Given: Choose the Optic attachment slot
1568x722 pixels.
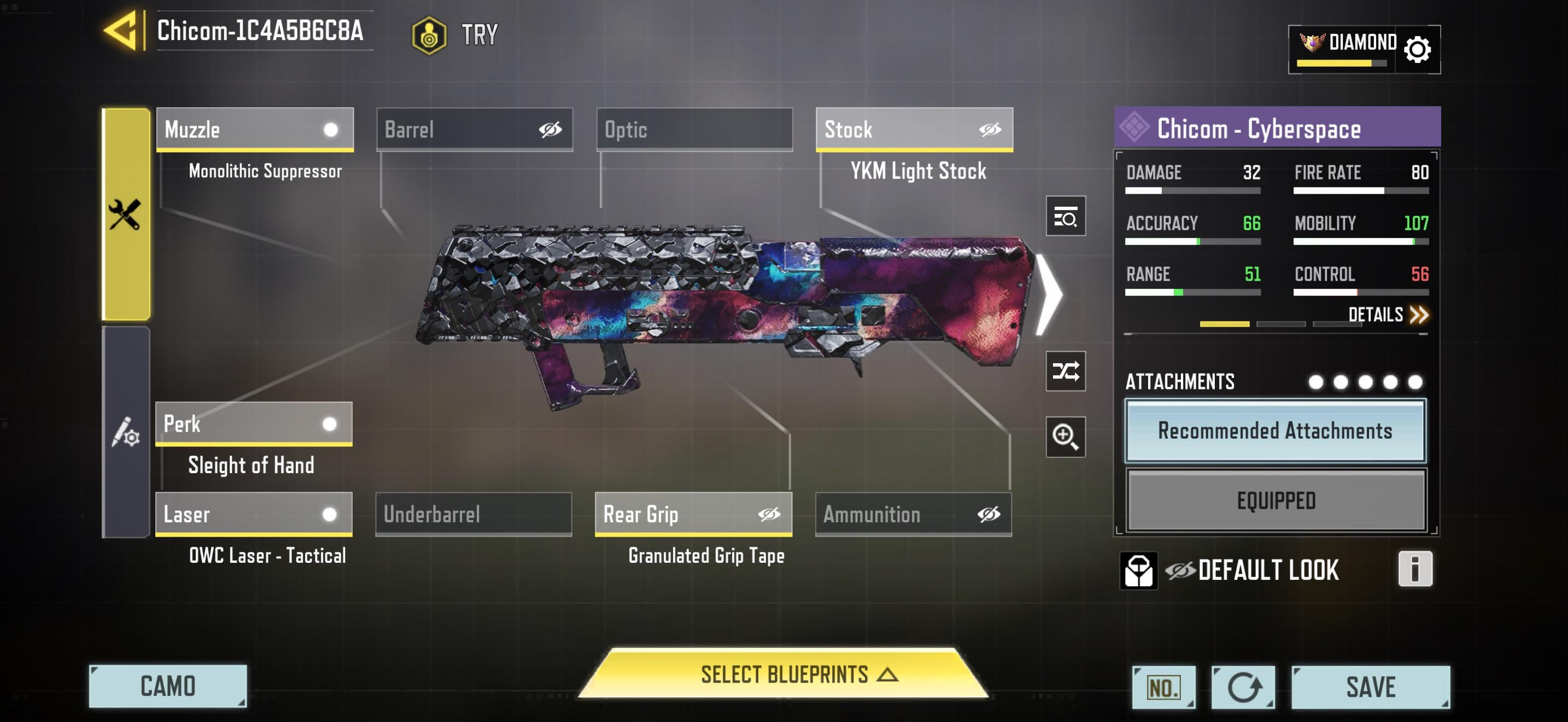Looking at the screenshot, I should 694,129.
